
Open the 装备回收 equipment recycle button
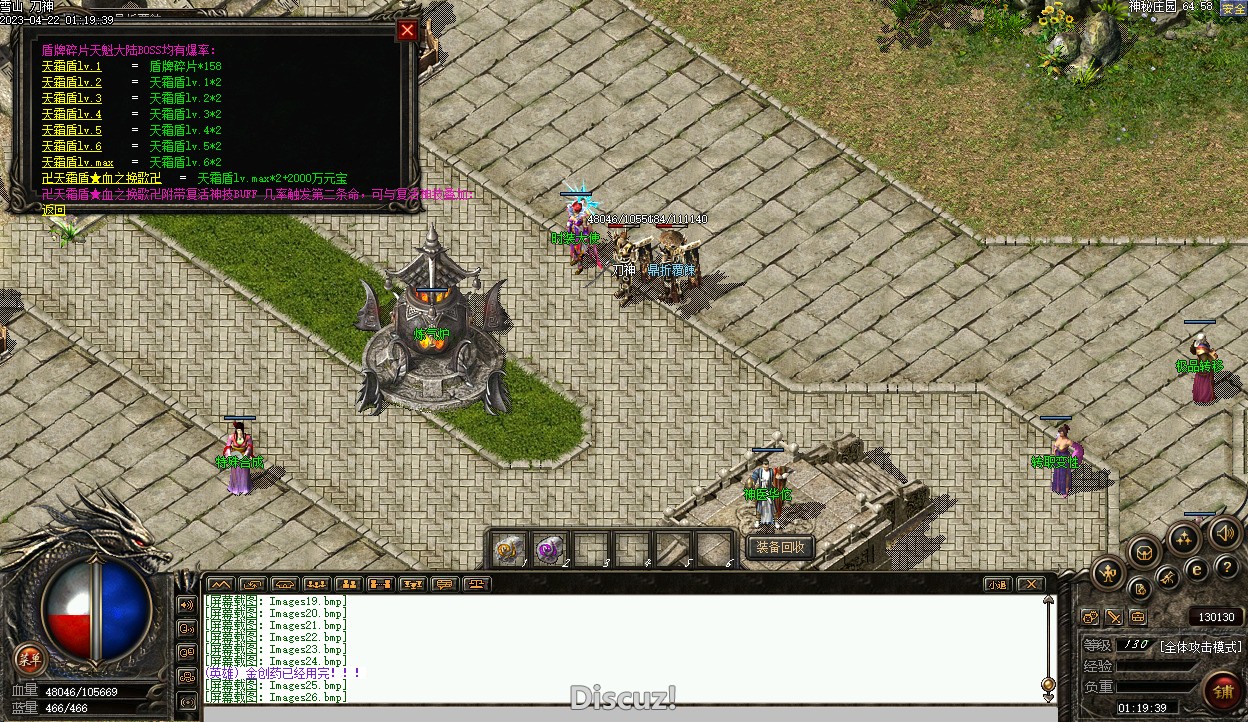[x=780, y=548]
